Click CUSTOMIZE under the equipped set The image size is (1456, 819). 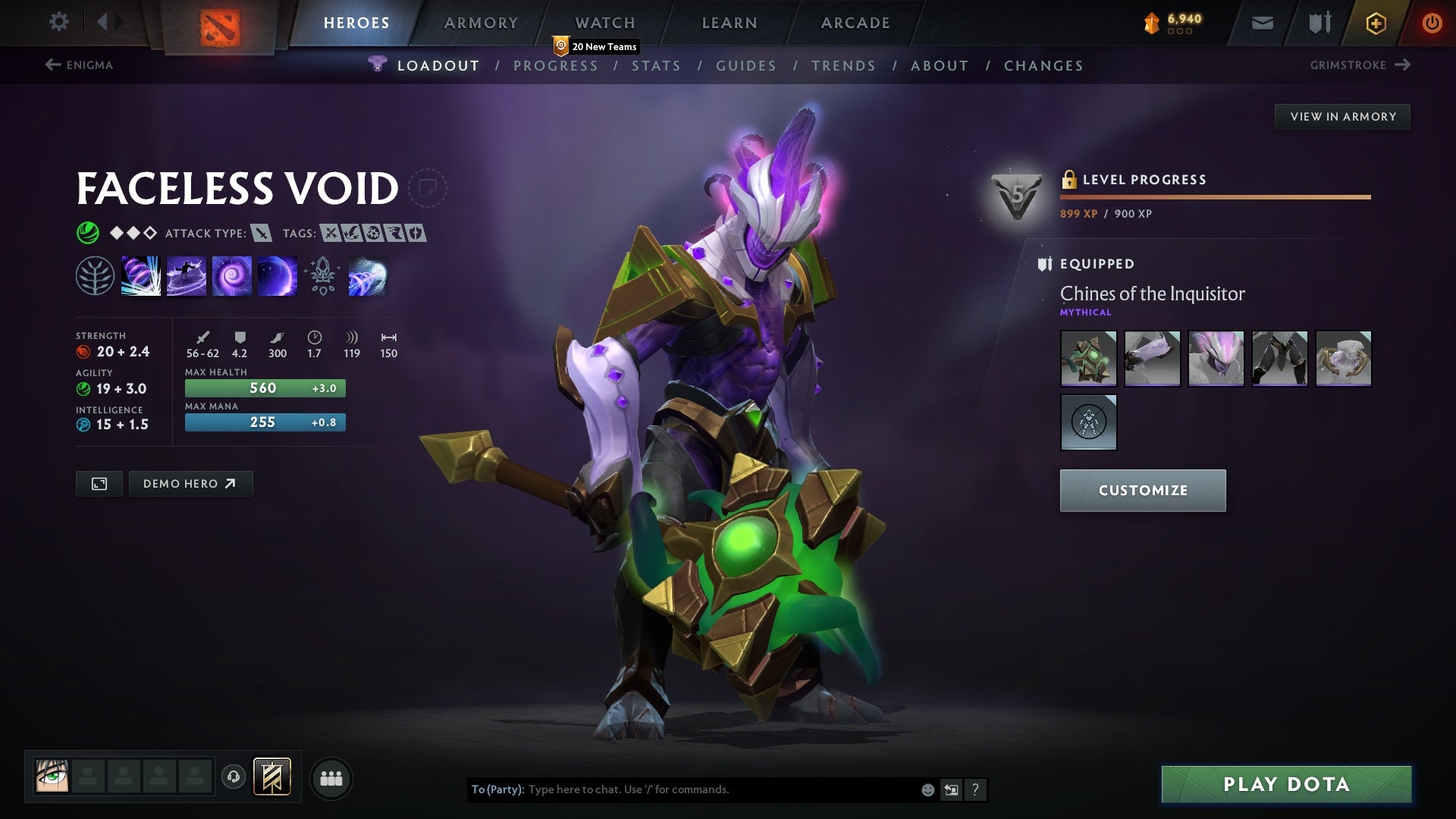[1142, 490]
